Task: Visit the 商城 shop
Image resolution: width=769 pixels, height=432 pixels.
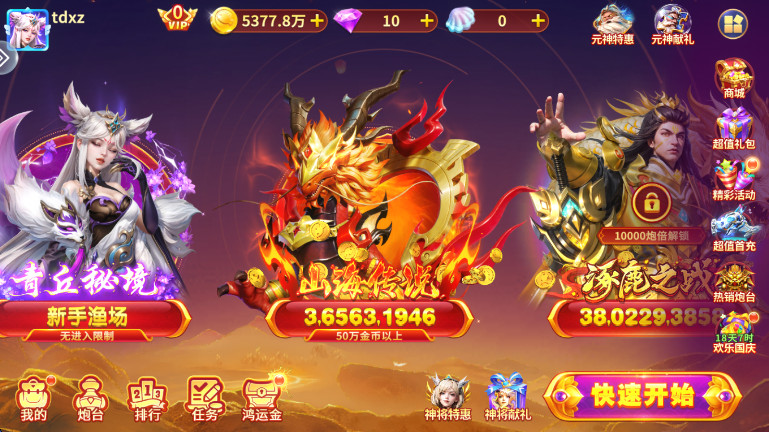Action: coord(734,78)
